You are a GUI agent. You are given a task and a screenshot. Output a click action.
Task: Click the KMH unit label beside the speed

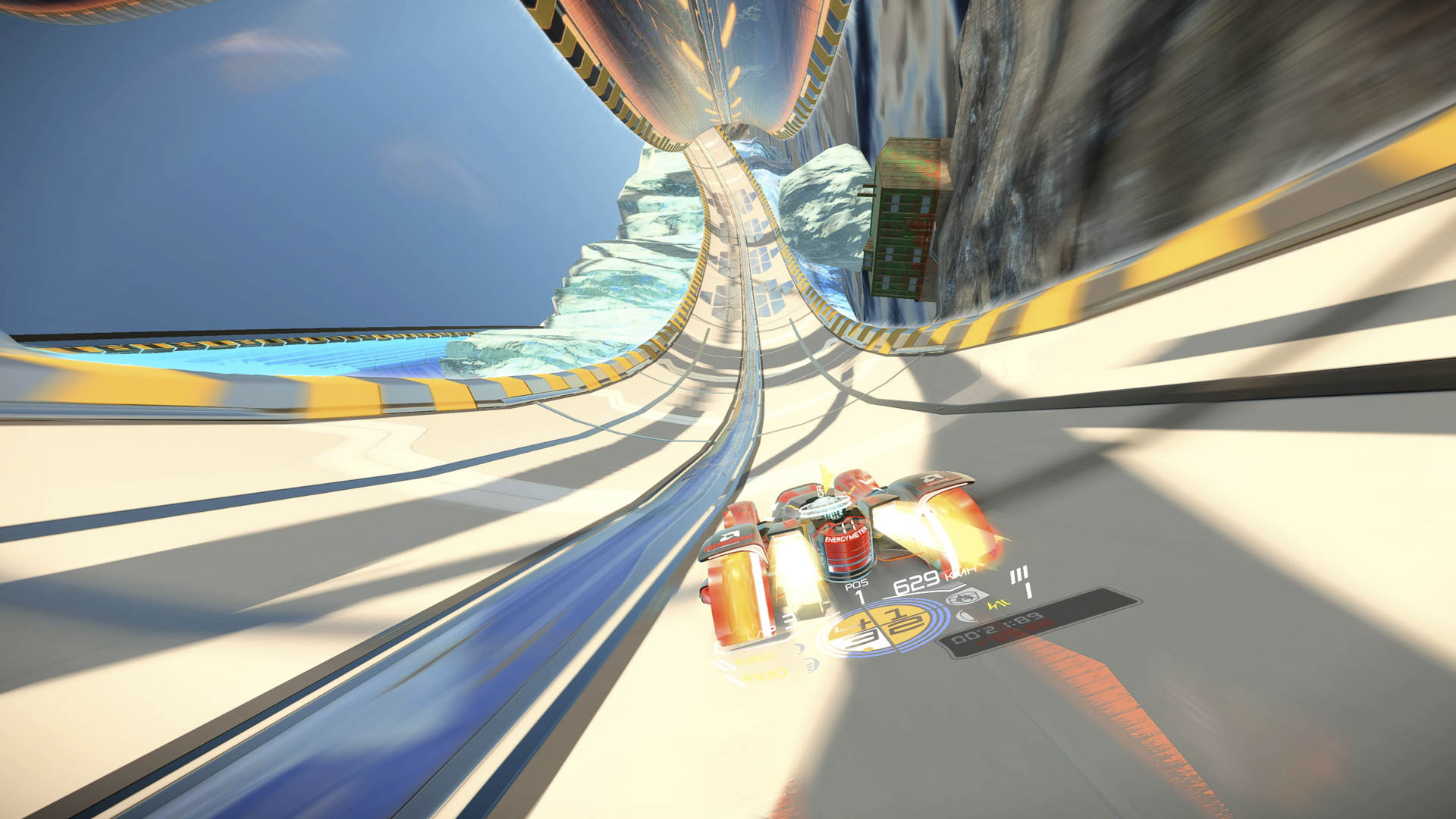[959, 575]
